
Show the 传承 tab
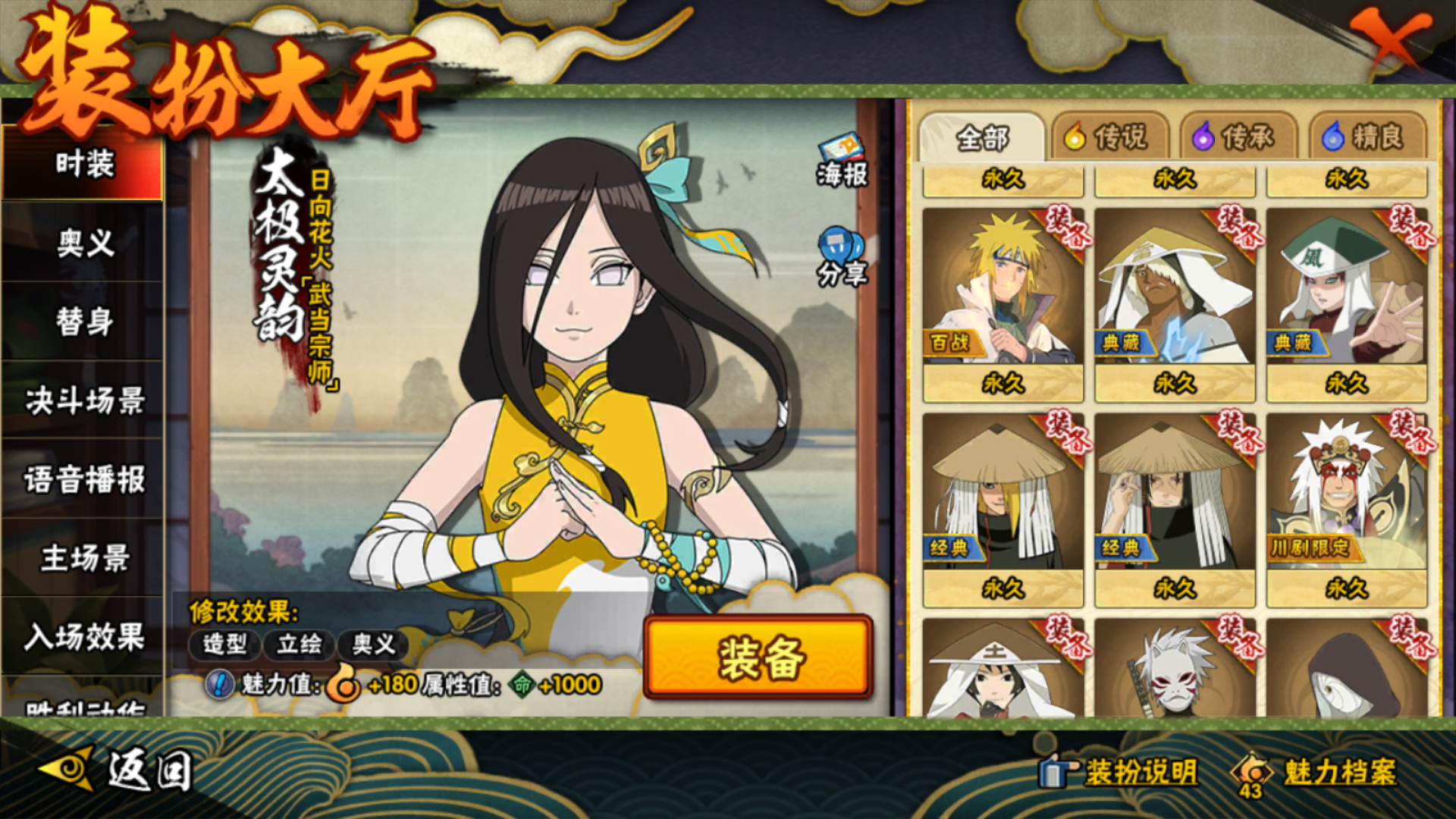click(x=1237, y=137)
